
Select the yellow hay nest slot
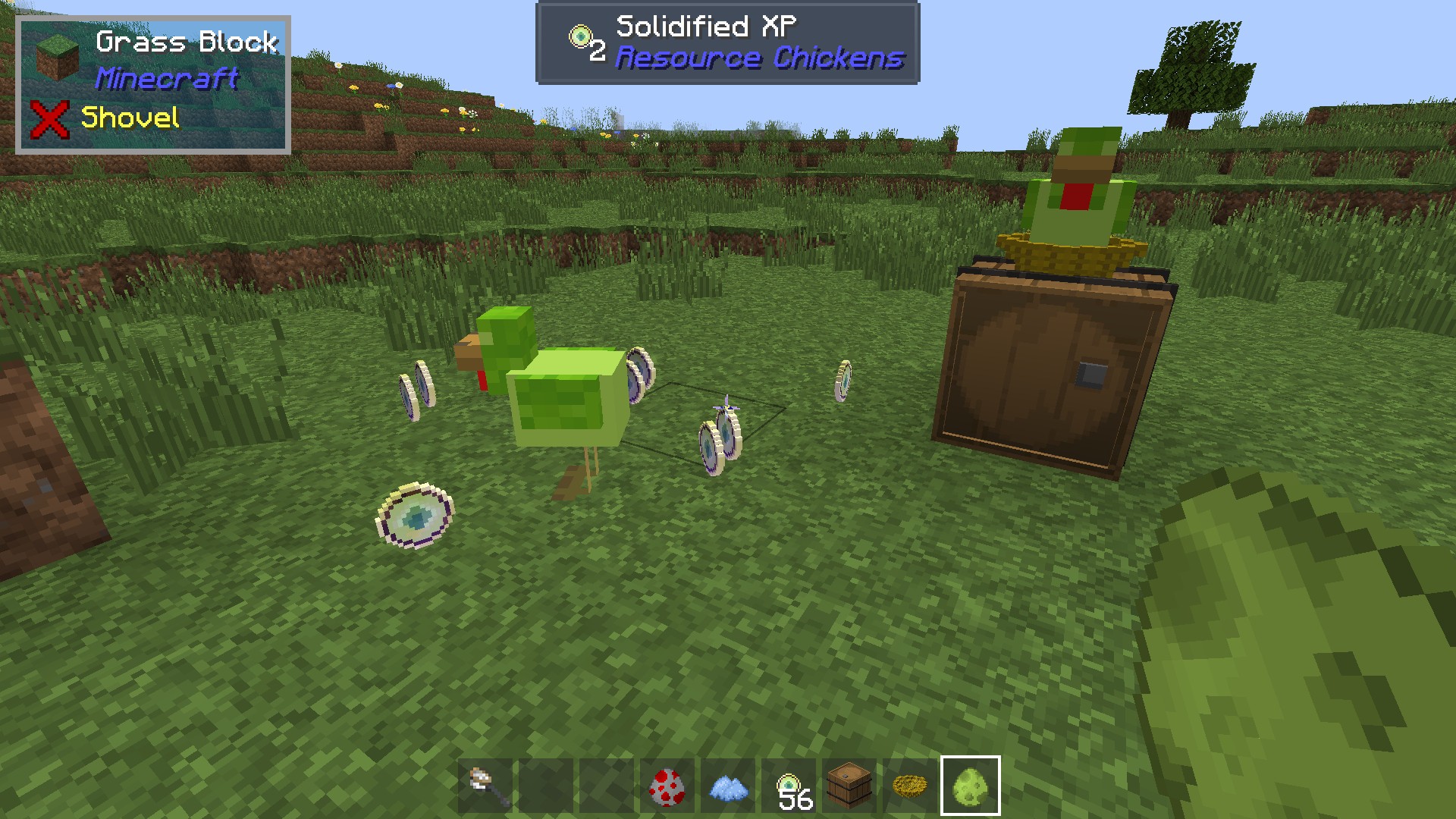(x=910, y=786)
